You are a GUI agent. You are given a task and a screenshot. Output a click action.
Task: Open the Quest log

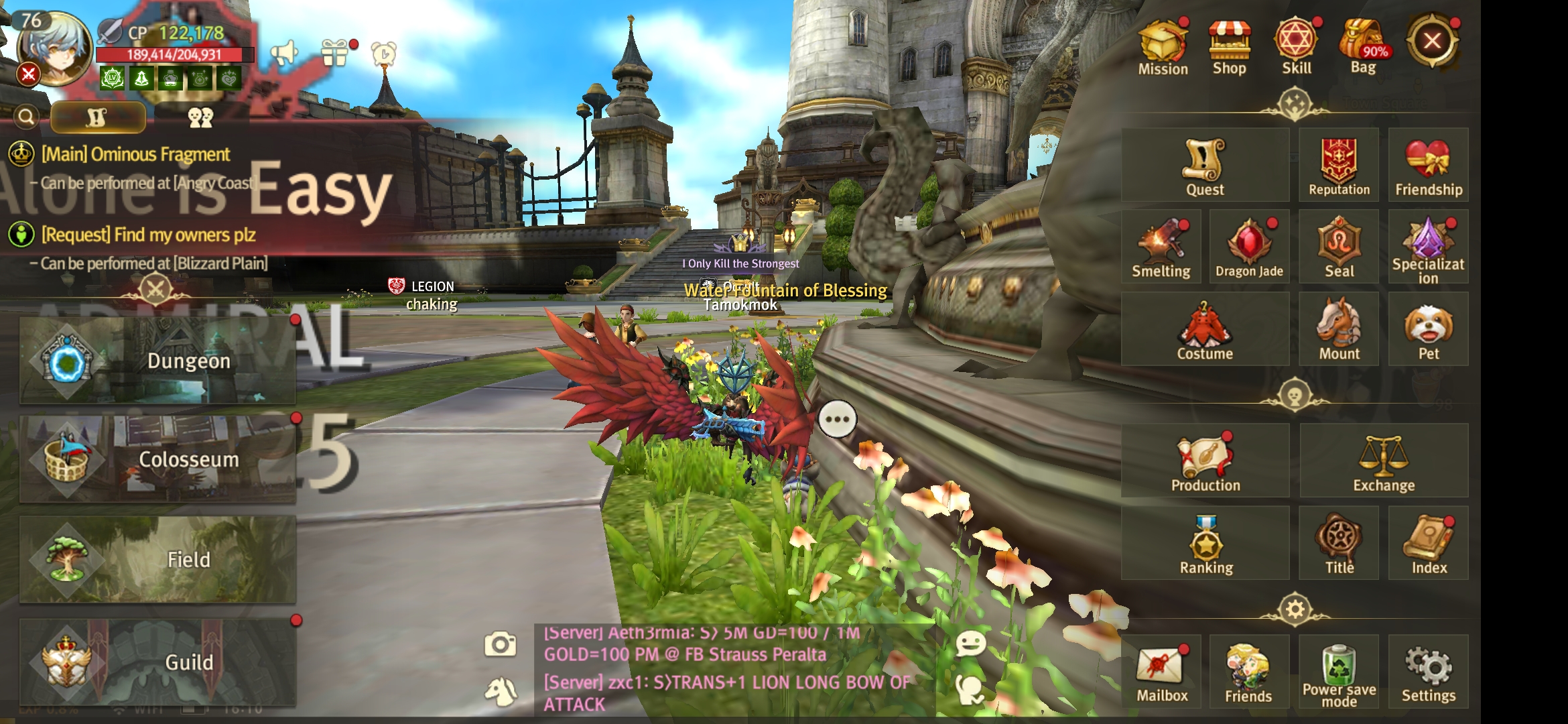point(1205,166)
